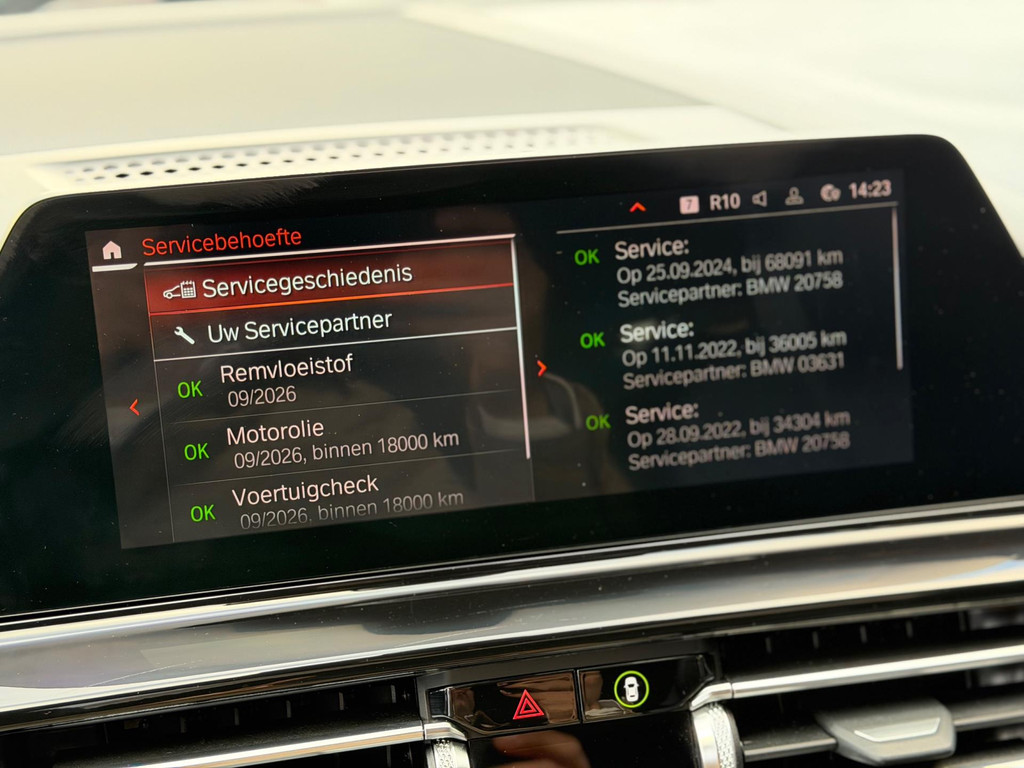Click the speaker icon in the status bar
The width and height of the screenshot is (1024, 768).
click(759, 198)
